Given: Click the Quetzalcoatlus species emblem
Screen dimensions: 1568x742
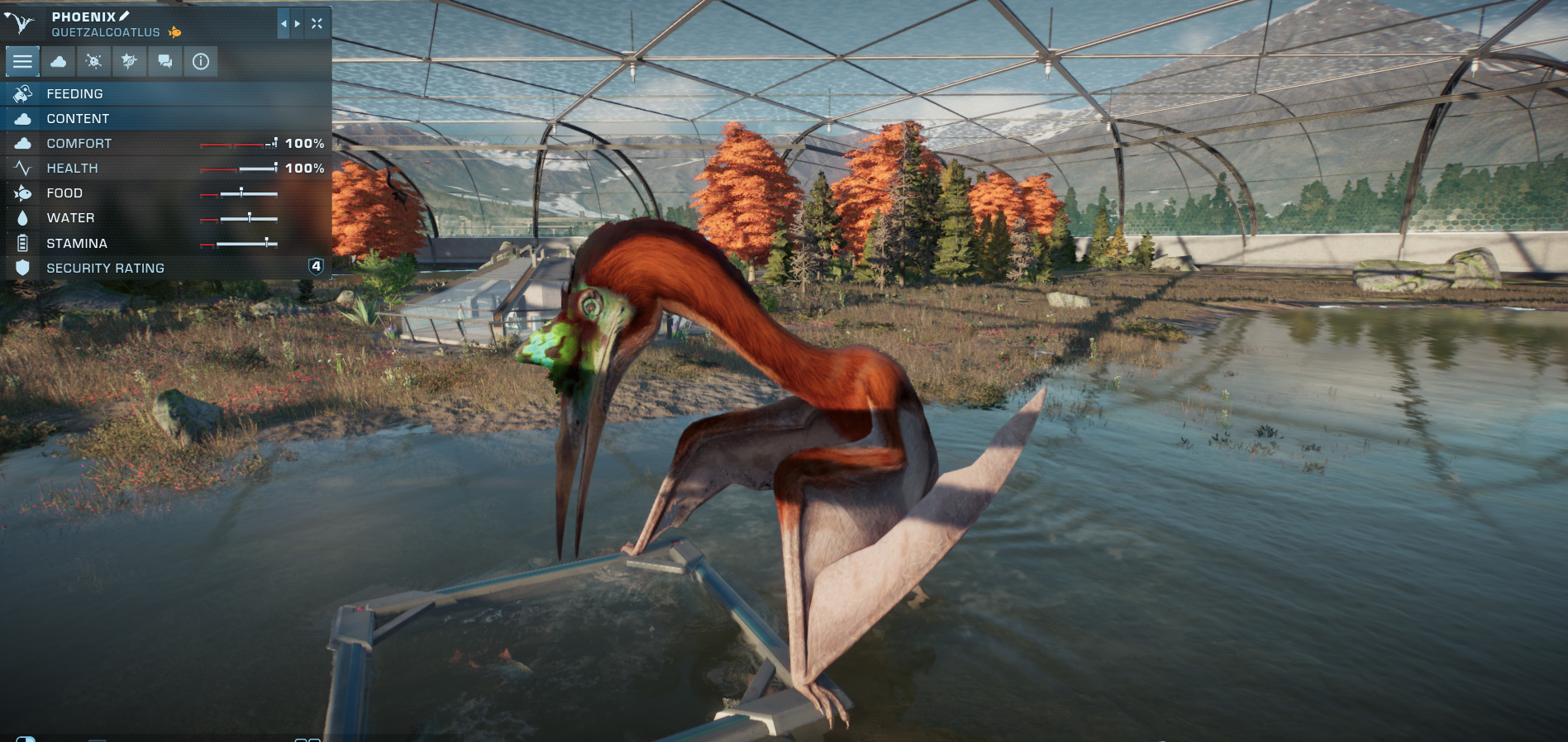Looking at the screenshot, I should point(19,23).
